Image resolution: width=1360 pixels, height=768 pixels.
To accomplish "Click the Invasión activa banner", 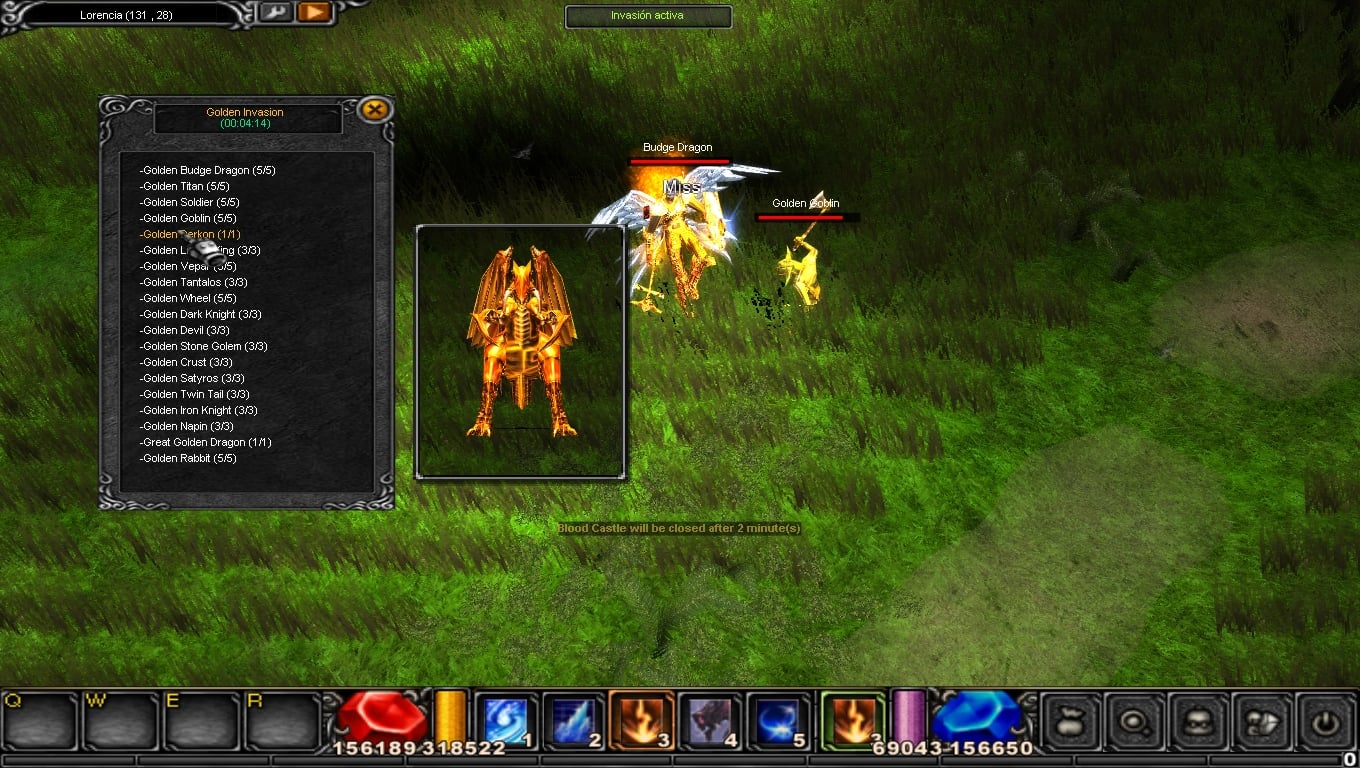I will point(648,16).
